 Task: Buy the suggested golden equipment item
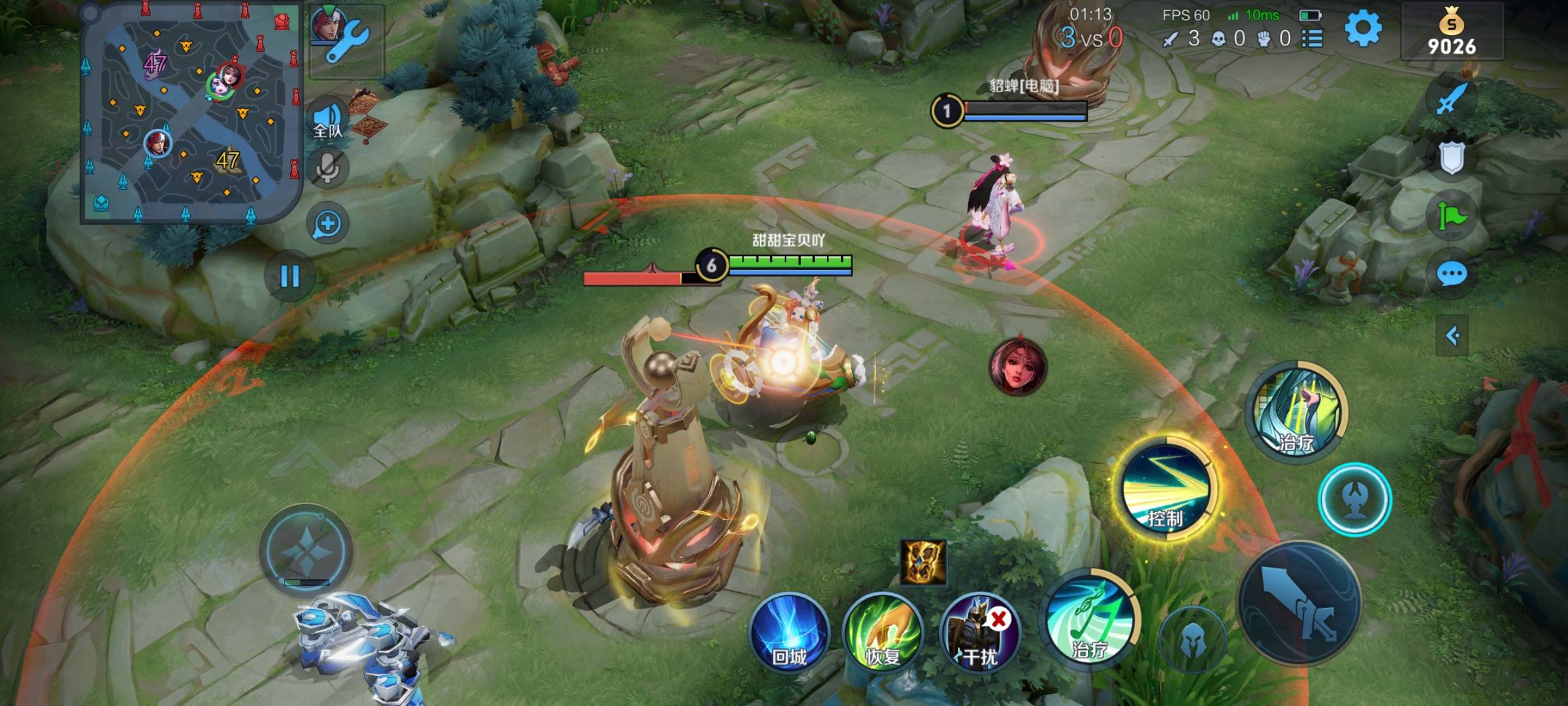pyautogui.click(x=923, y=562)
